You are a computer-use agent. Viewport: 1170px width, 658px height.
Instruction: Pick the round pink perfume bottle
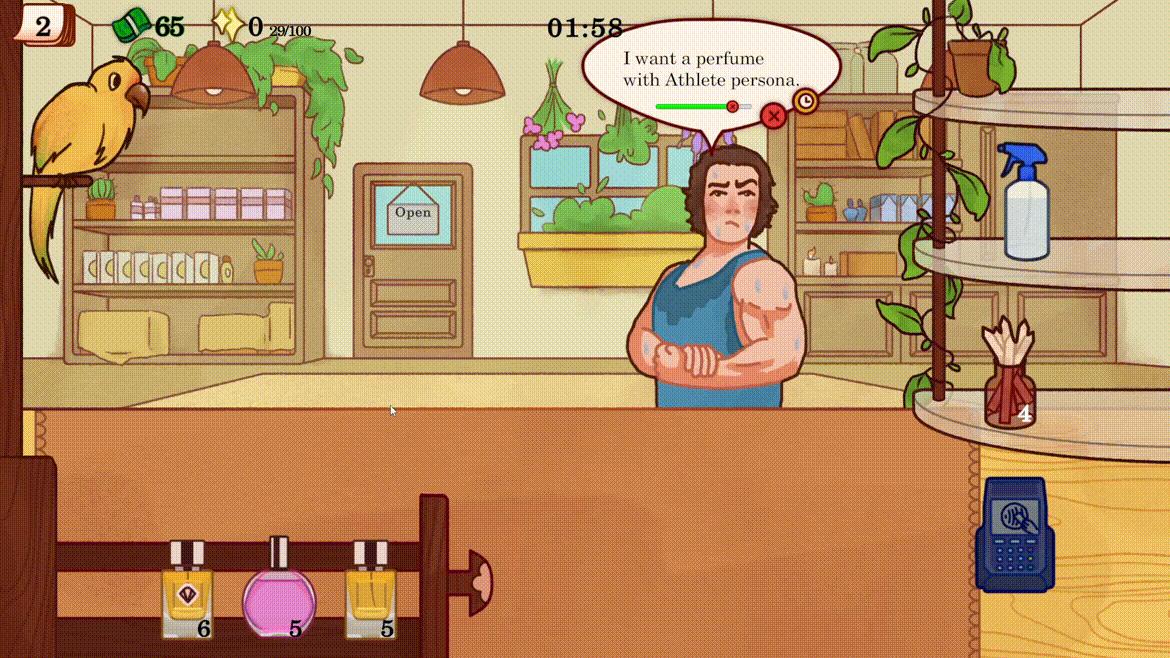point(279,597)
